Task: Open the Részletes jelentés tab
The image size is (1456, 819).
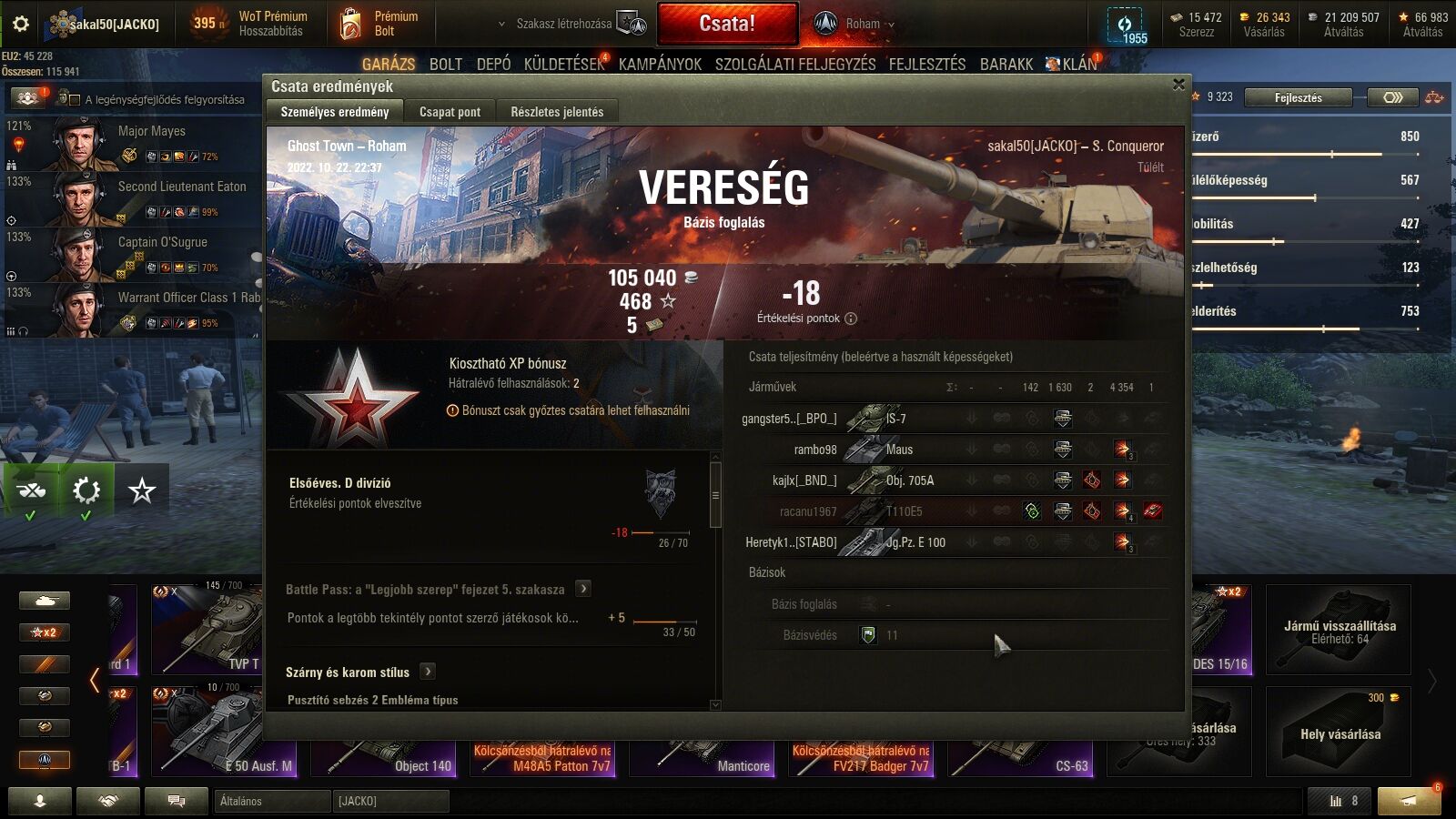Action: 557,112
